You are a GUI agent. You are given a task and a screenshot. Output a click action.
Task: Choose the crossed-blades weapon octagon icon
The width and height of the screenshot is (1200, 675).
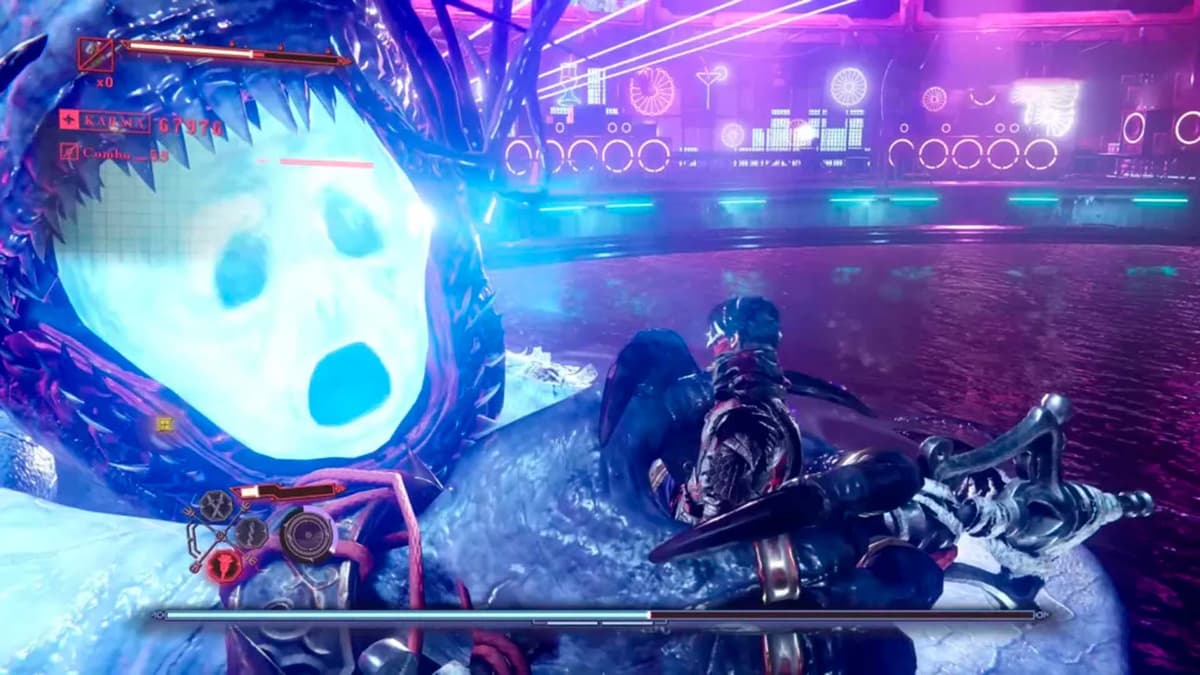pyautogui.click(x=215, y=506)
